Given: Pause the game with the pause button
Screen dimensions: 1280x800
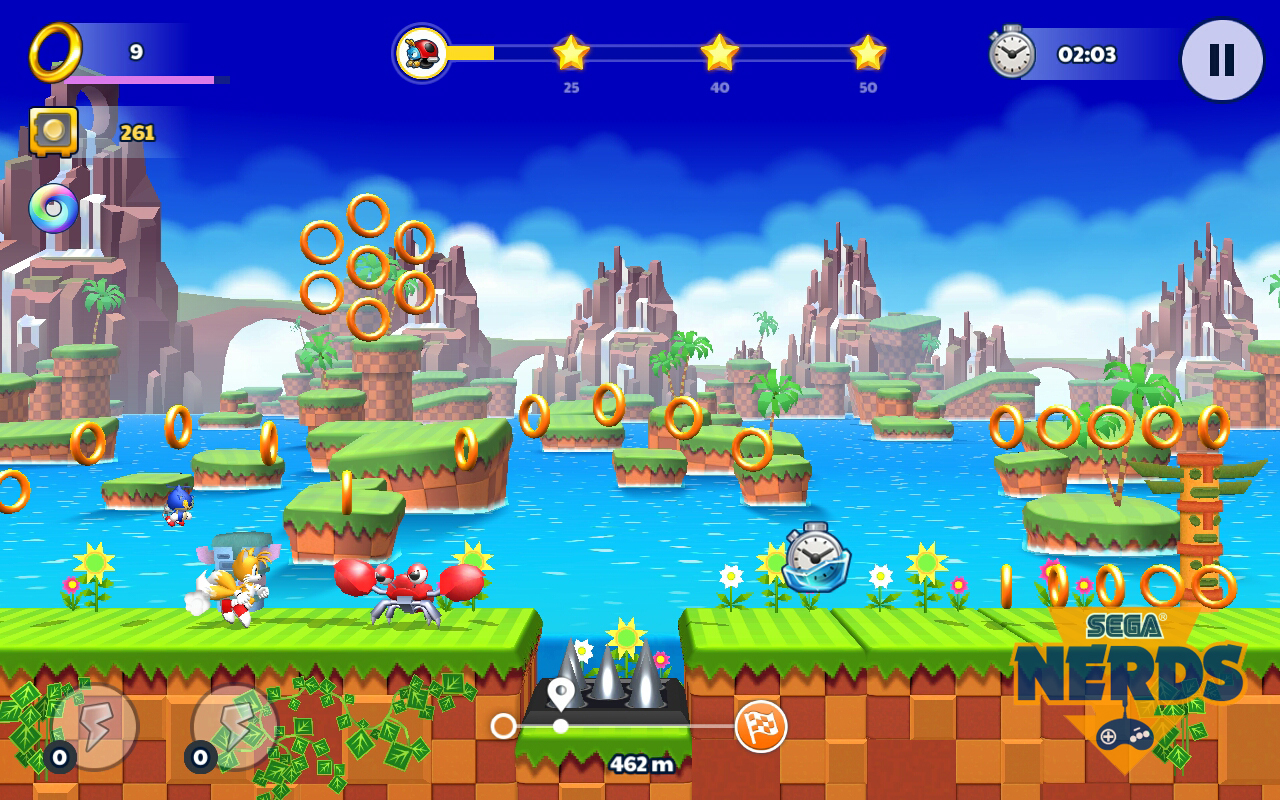Looking at the screenshot, I should click(1221, 60).
